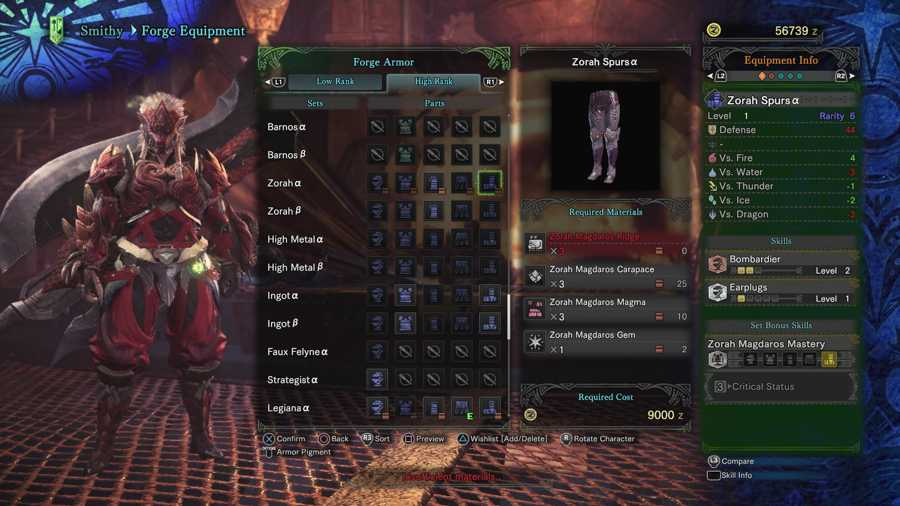Select the Zorah Magdaros Magma material
Viewport: 900px width, 506px height.
[607, 309]
